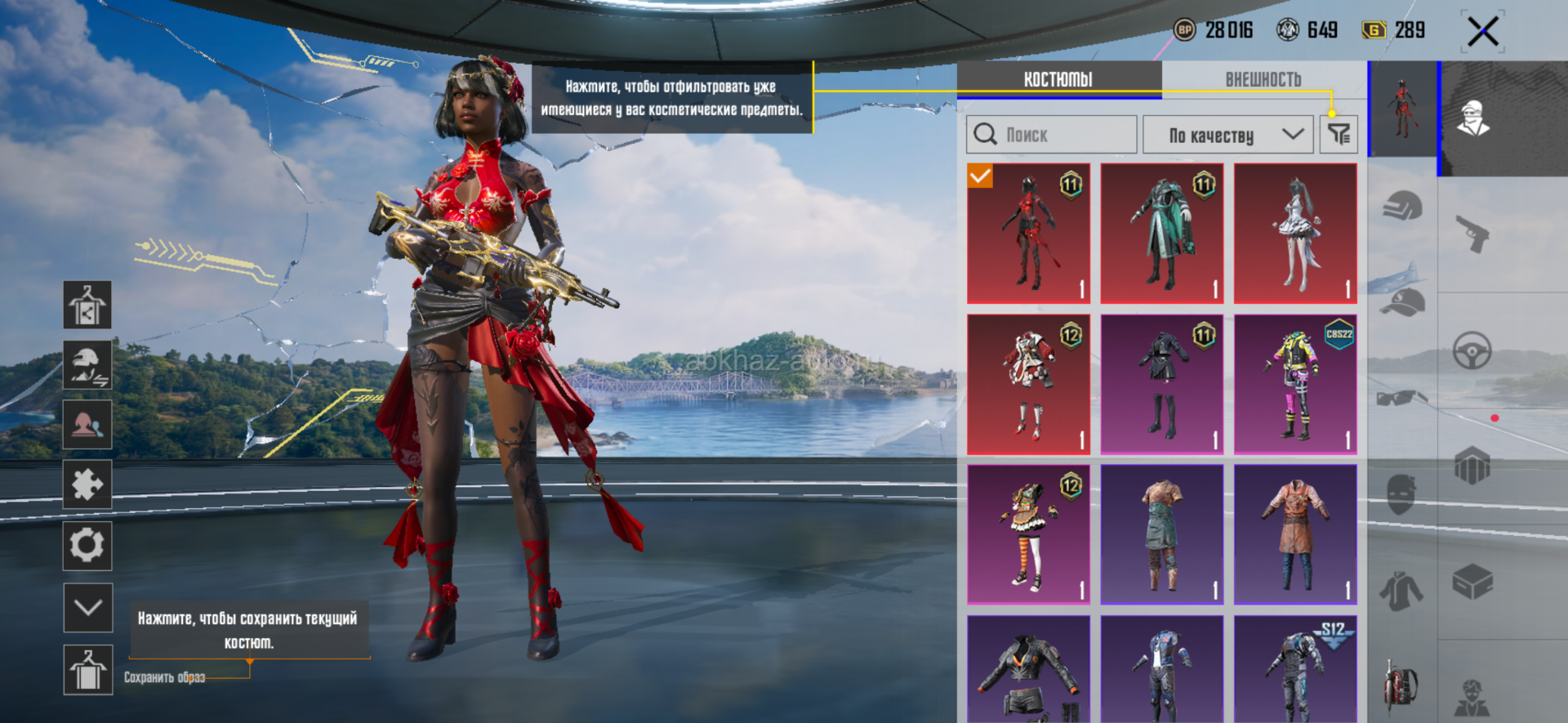Open the steering wheel vehicle category
Image resolution: width=1568 pixels, height=723 pixels.
pos(1472,352)
